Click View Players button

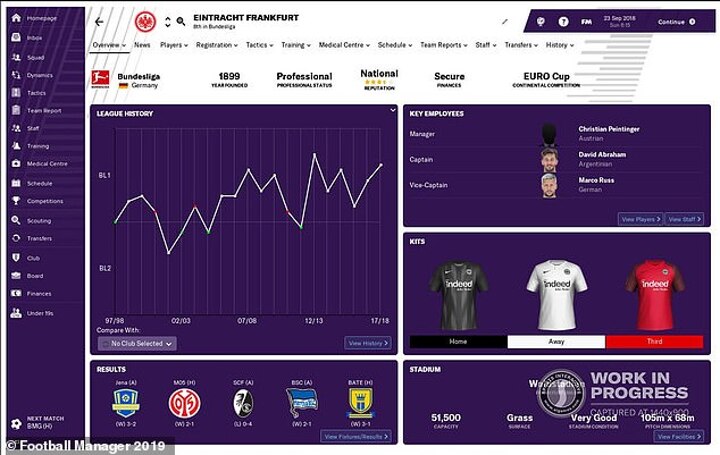(x=640, y=219)
